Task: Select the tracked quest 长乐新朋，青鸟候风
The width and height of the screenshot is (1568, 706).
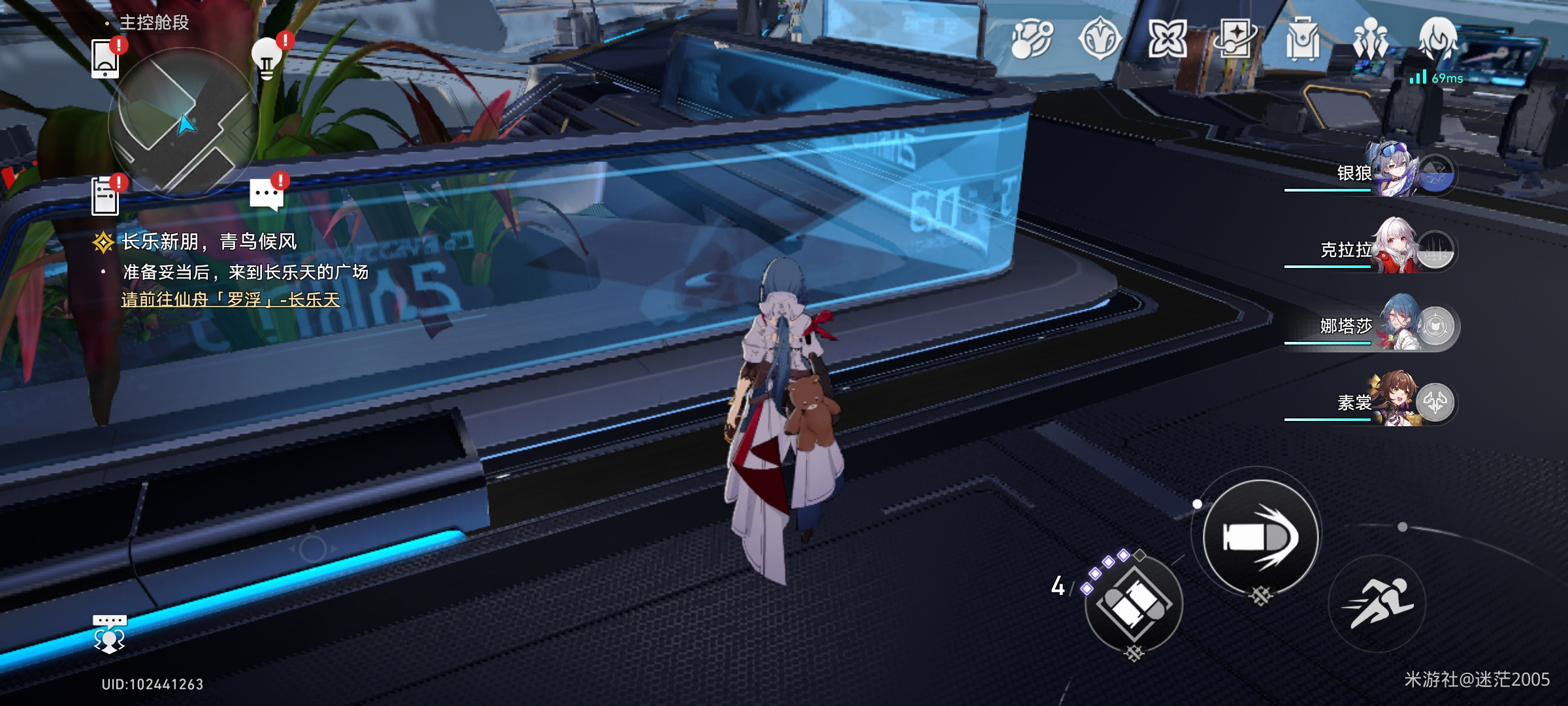Action: (209, 242)
